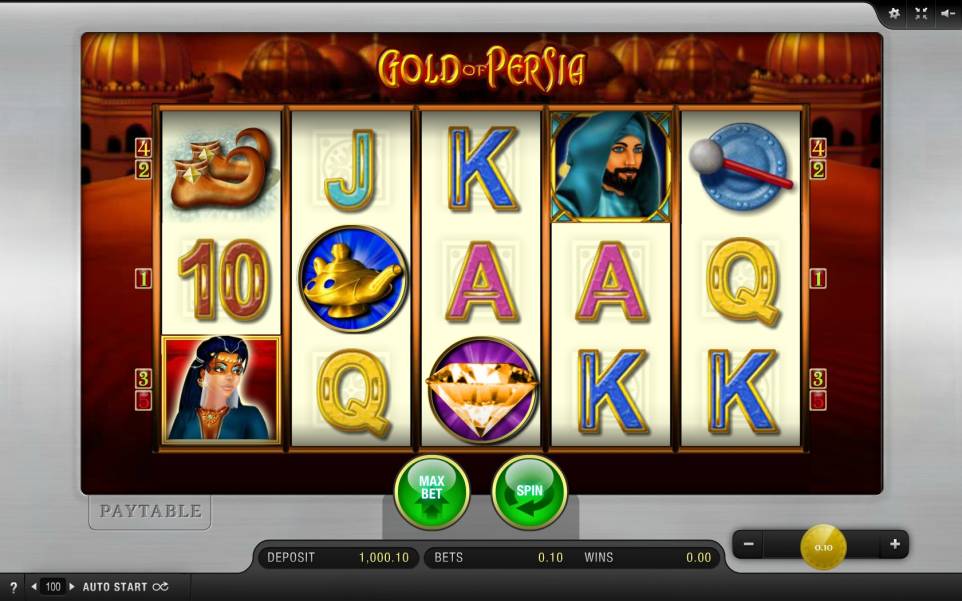Toggle fullscreen with the arrows icon
Screen dimensions: 962x601
[x=921, y=14]
